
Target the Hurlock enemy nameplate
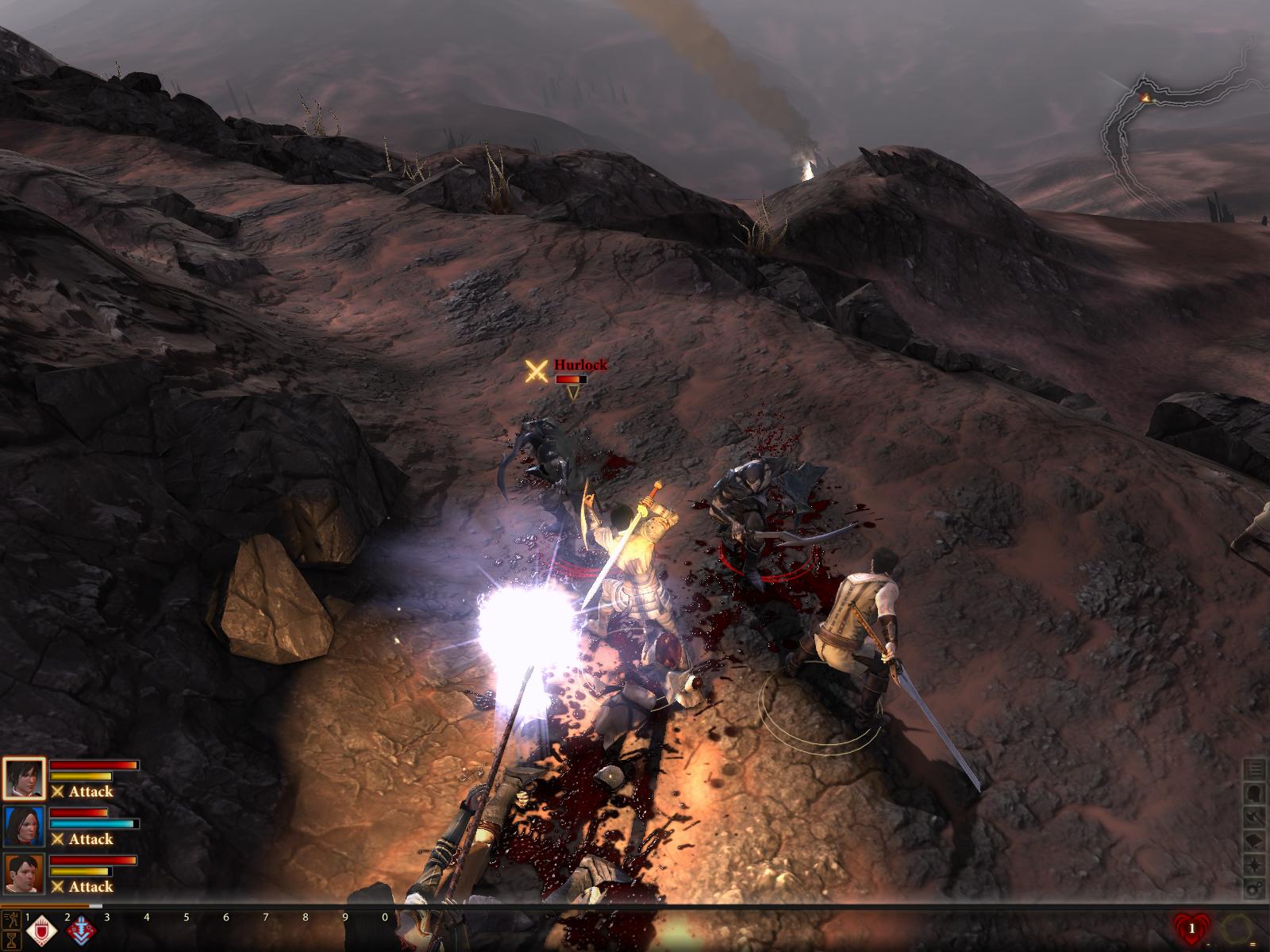[x=580, y=365]
